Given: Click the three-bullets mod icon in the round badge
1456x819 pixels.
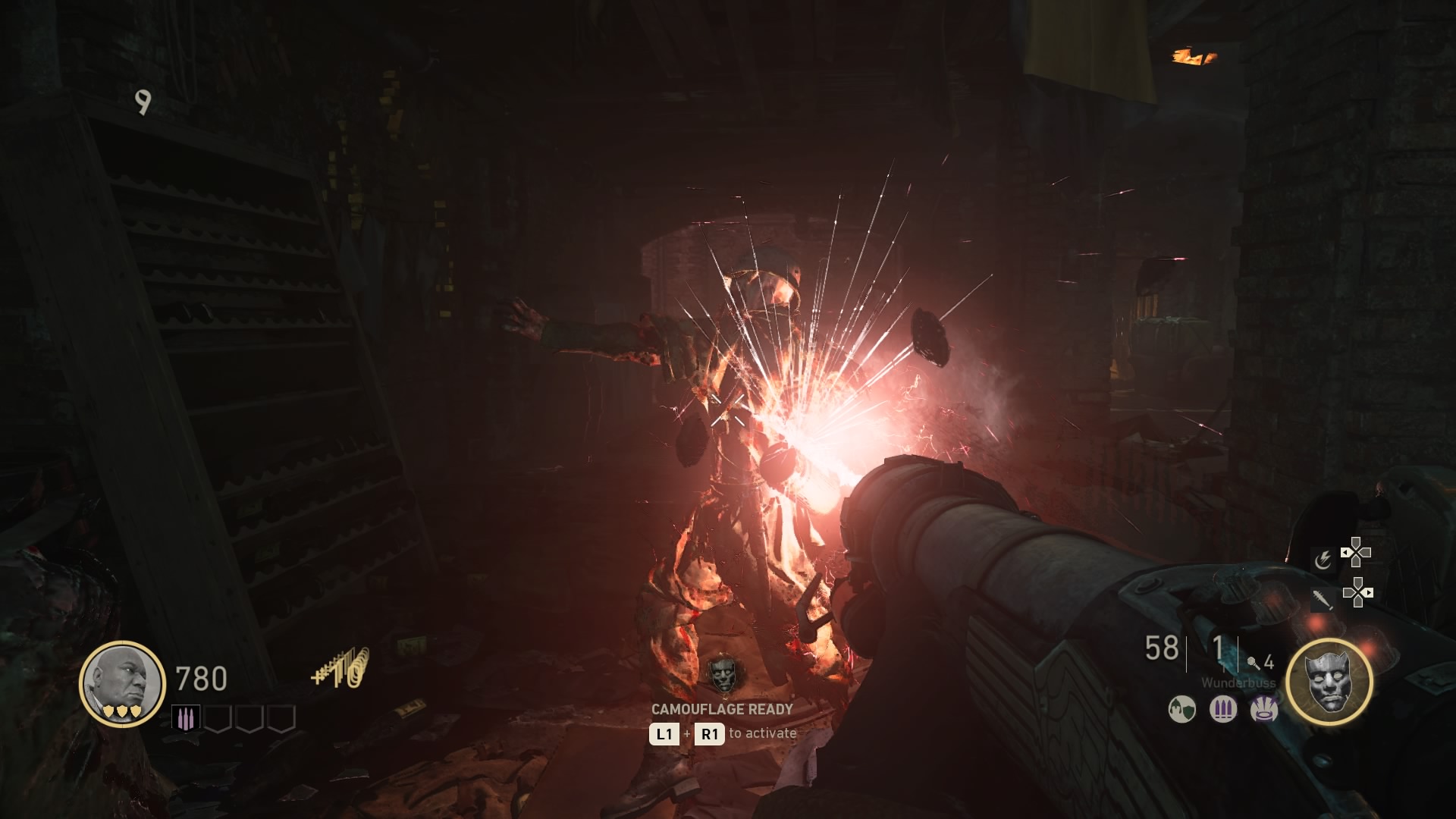Looking at the screenshot, I should pos(1222,710).
